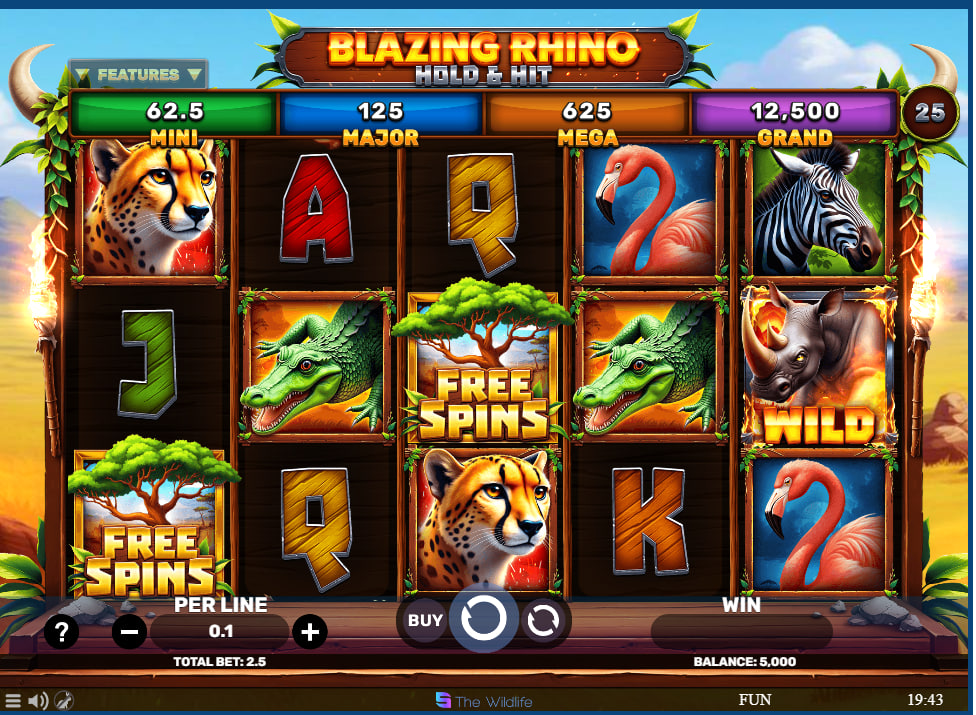Open the hamburger menu
Image resolution: width=976 pixels, height=715 pixels.
tap(13, 701)
